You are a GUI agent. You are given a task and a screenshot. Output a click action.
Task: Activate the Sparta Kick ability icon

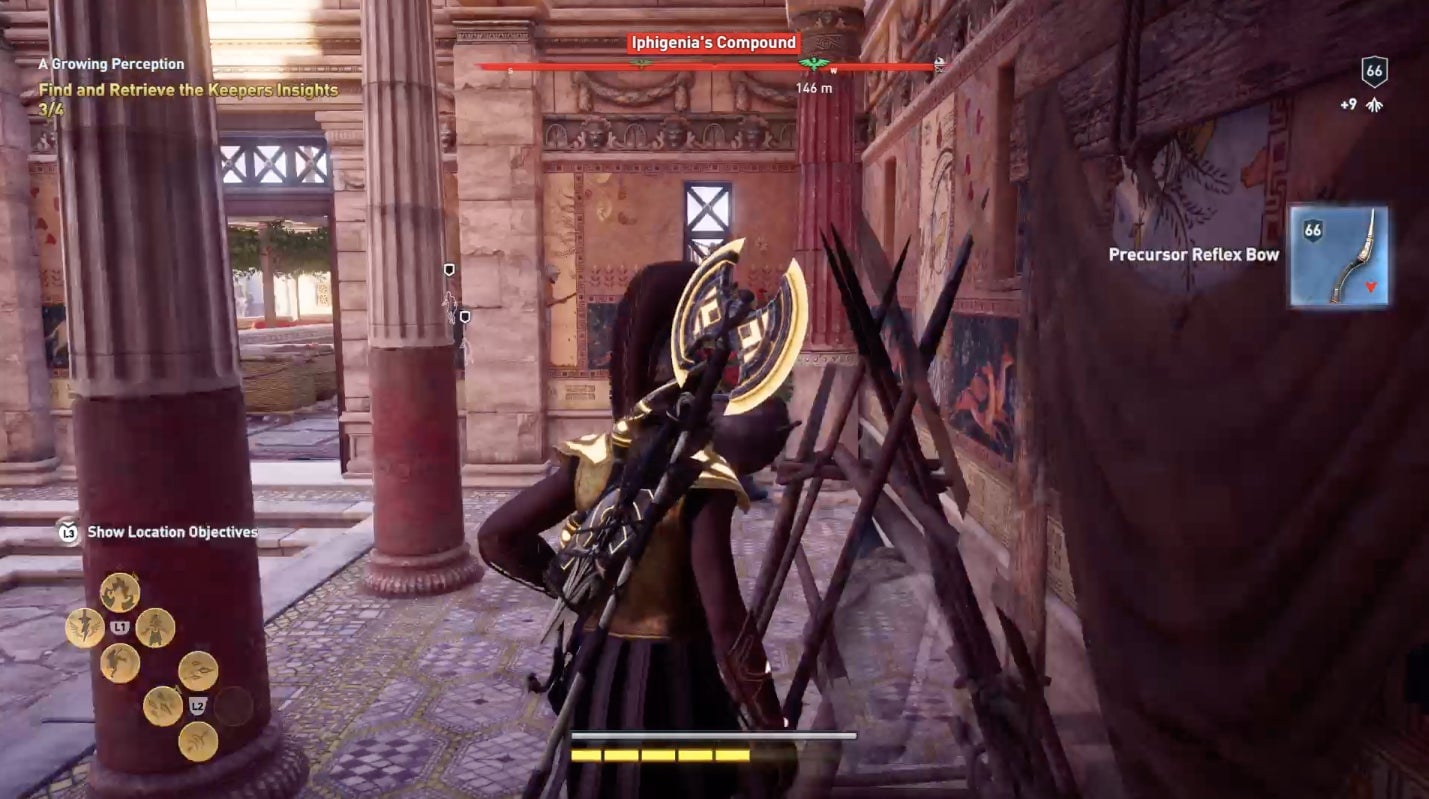pos(119,663)
